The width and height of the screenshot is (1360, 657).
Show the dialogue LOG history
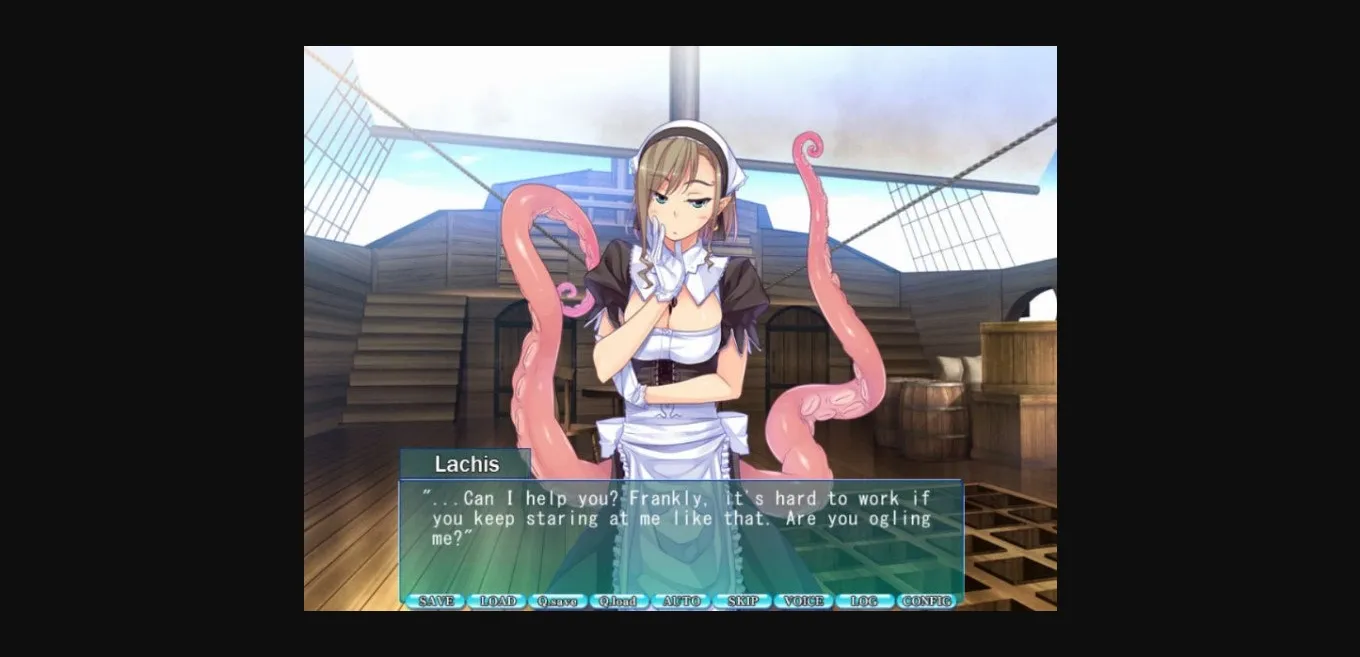coord(863,601)
